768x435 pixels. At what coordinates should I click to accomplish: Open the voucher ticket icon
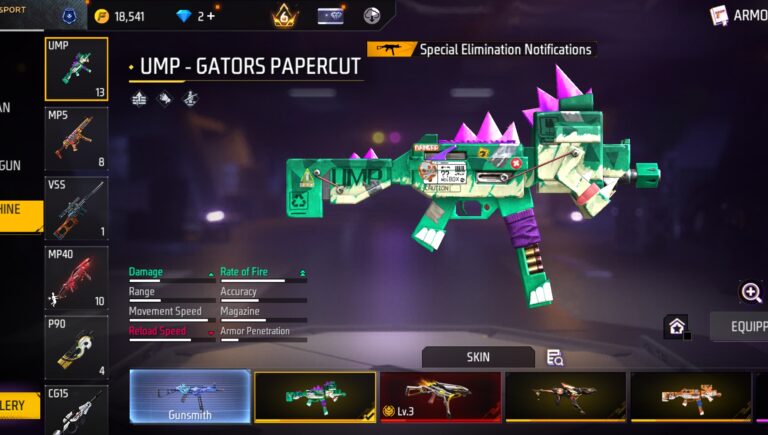click(330, 15)
